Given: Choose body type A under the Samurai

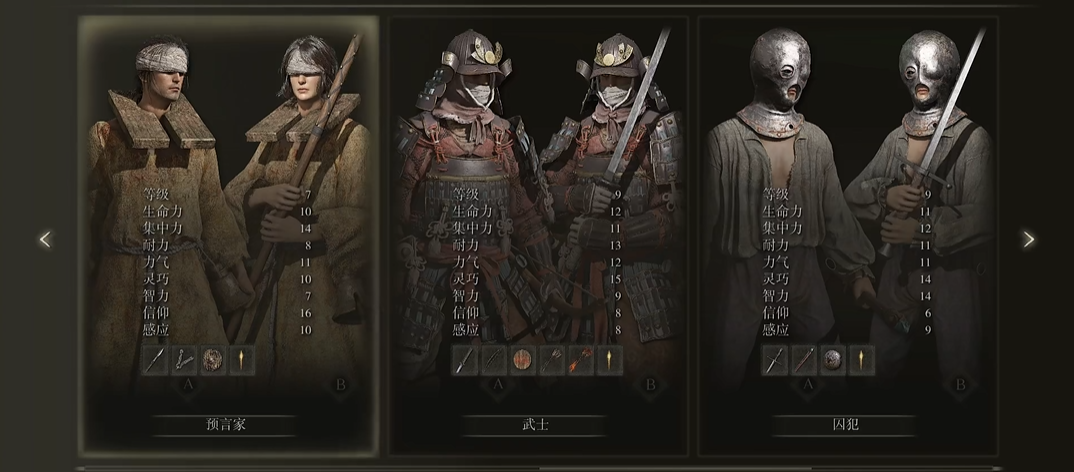Looking at the screenshot, I should [x=496, y=385].
